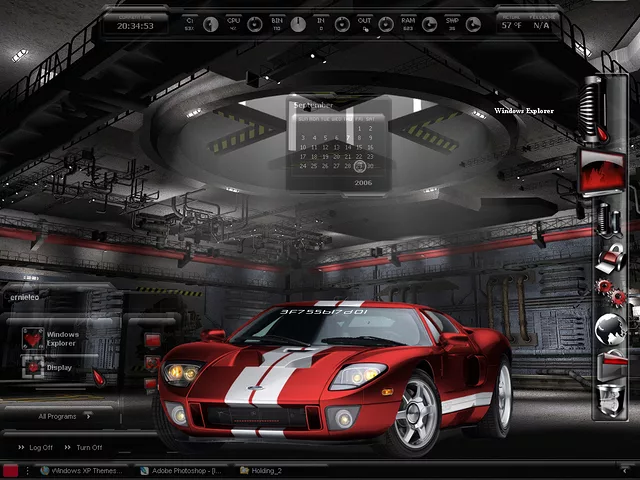Image resolution: width=640 pixels, height=480 pixels.
Task: Launch the red monitor dock icon
Action: (x=602, y=173)
